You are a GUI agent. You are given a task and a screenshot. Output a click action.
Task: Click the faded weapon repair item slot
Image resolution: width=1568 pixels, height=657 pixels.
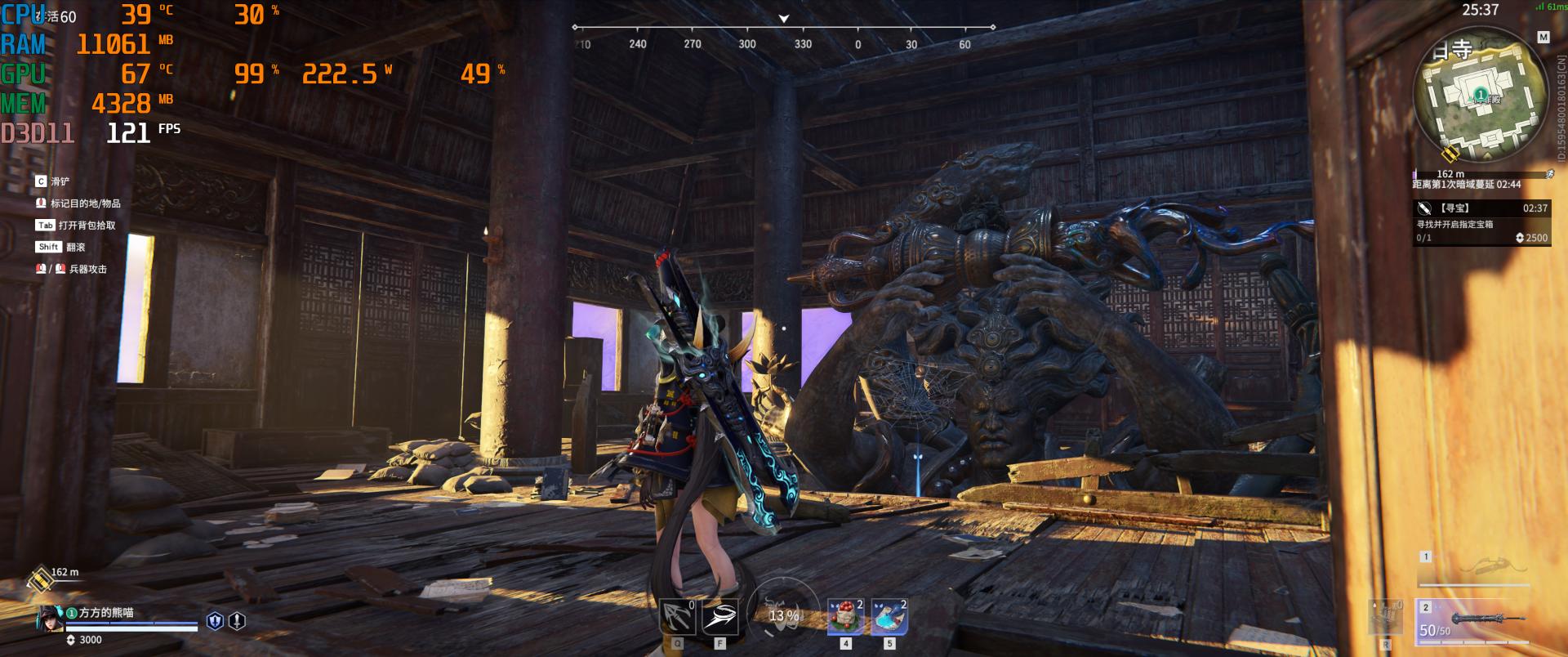pos(1385,616)
